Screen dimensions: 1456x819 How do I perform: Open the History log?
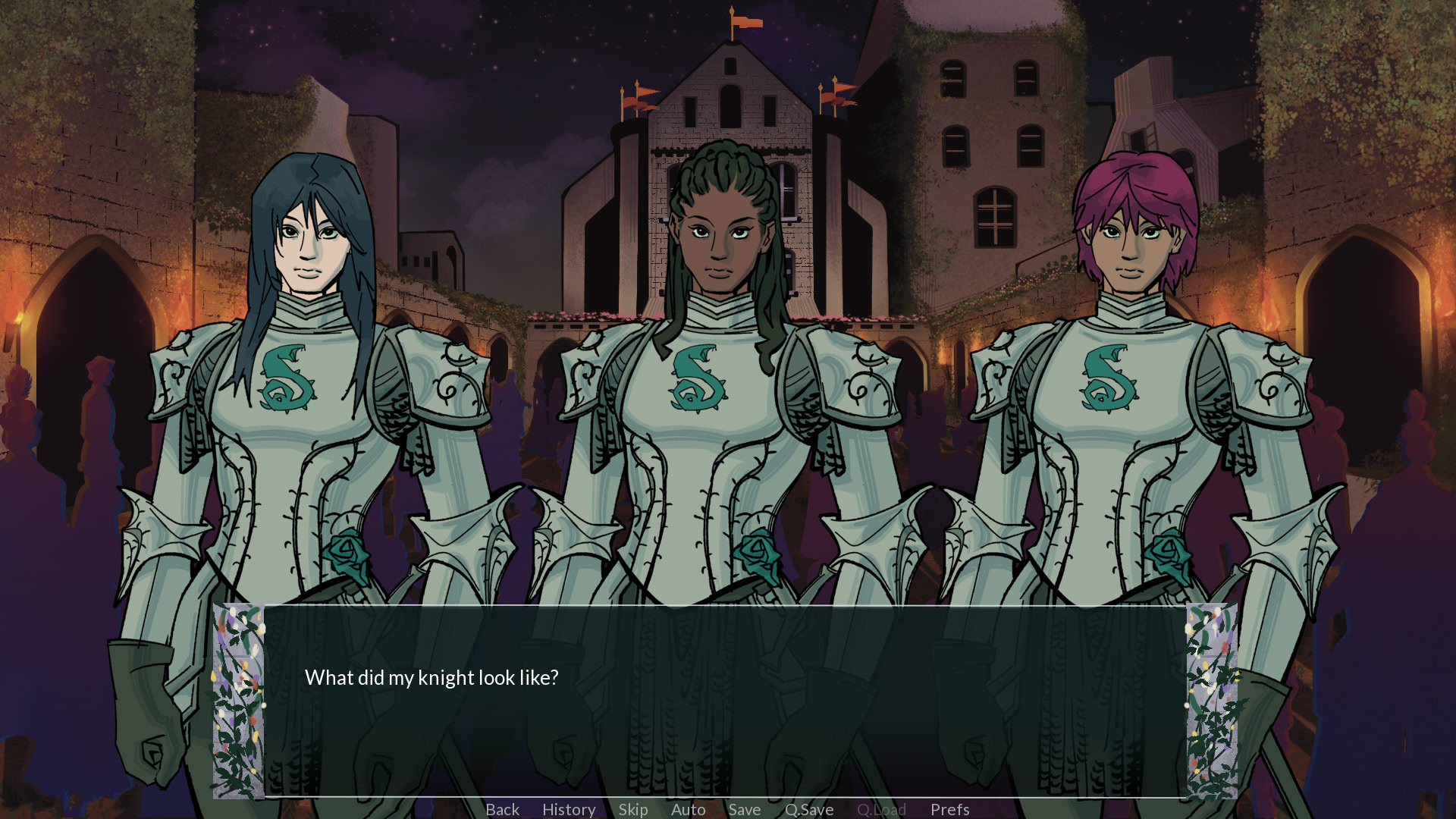tap(569, 809)
